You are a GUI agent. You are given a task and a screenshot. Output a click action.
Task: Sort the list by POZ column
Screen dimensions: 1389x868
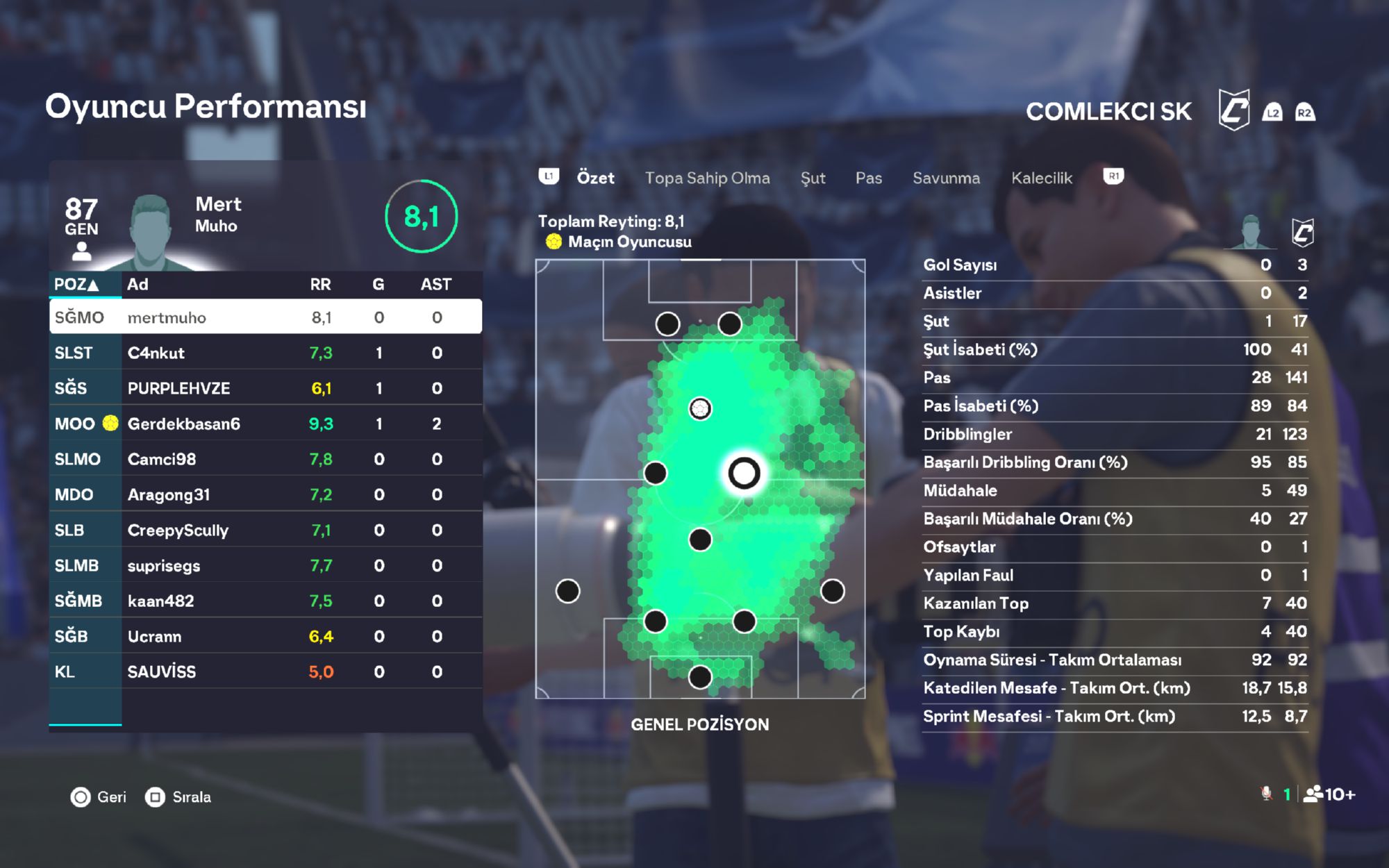point(76,284)
